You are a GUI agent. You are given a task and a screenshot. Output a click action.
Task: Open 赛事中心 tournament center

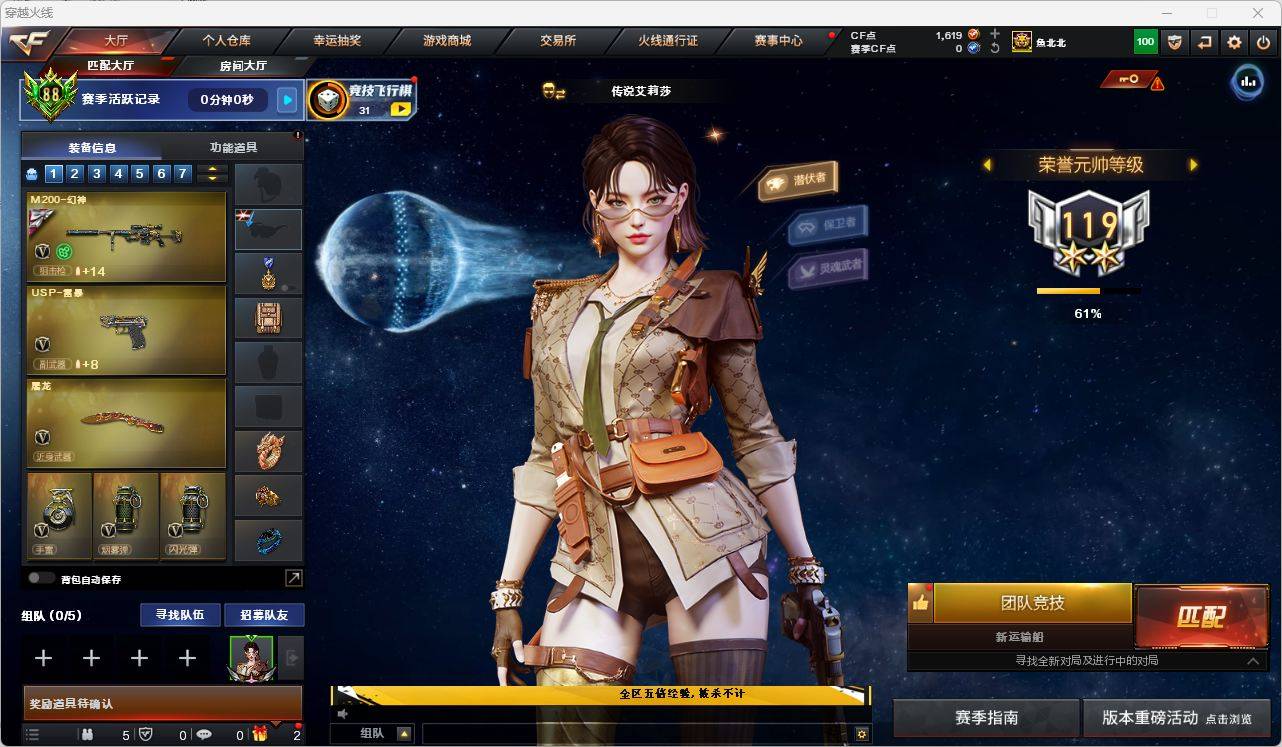778,41
